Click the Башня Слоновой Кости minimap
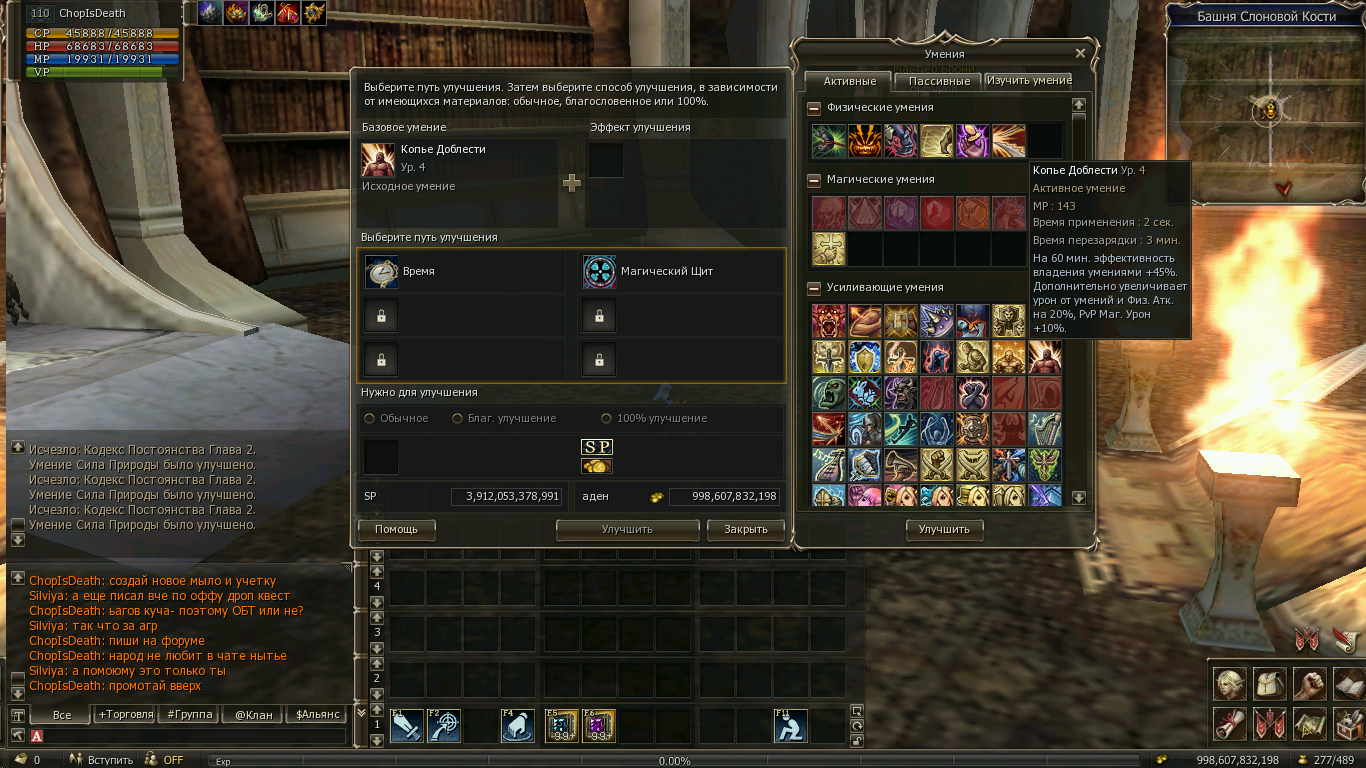The height and width of the screenshot is (768, 1366). tap(1267, 110)
